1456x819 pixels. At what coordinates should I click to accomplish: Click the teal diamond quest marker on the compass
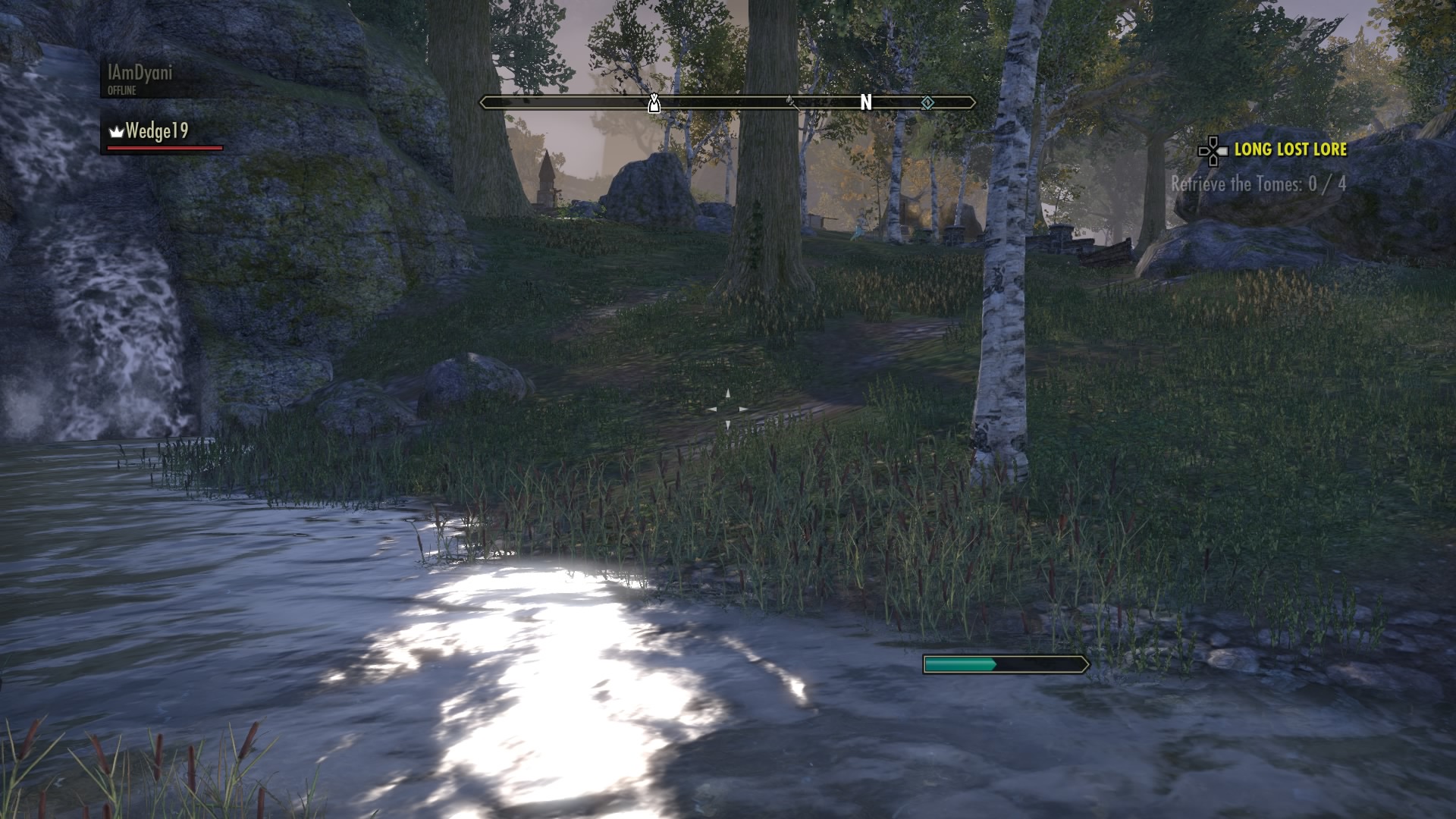tap(926, 101)
